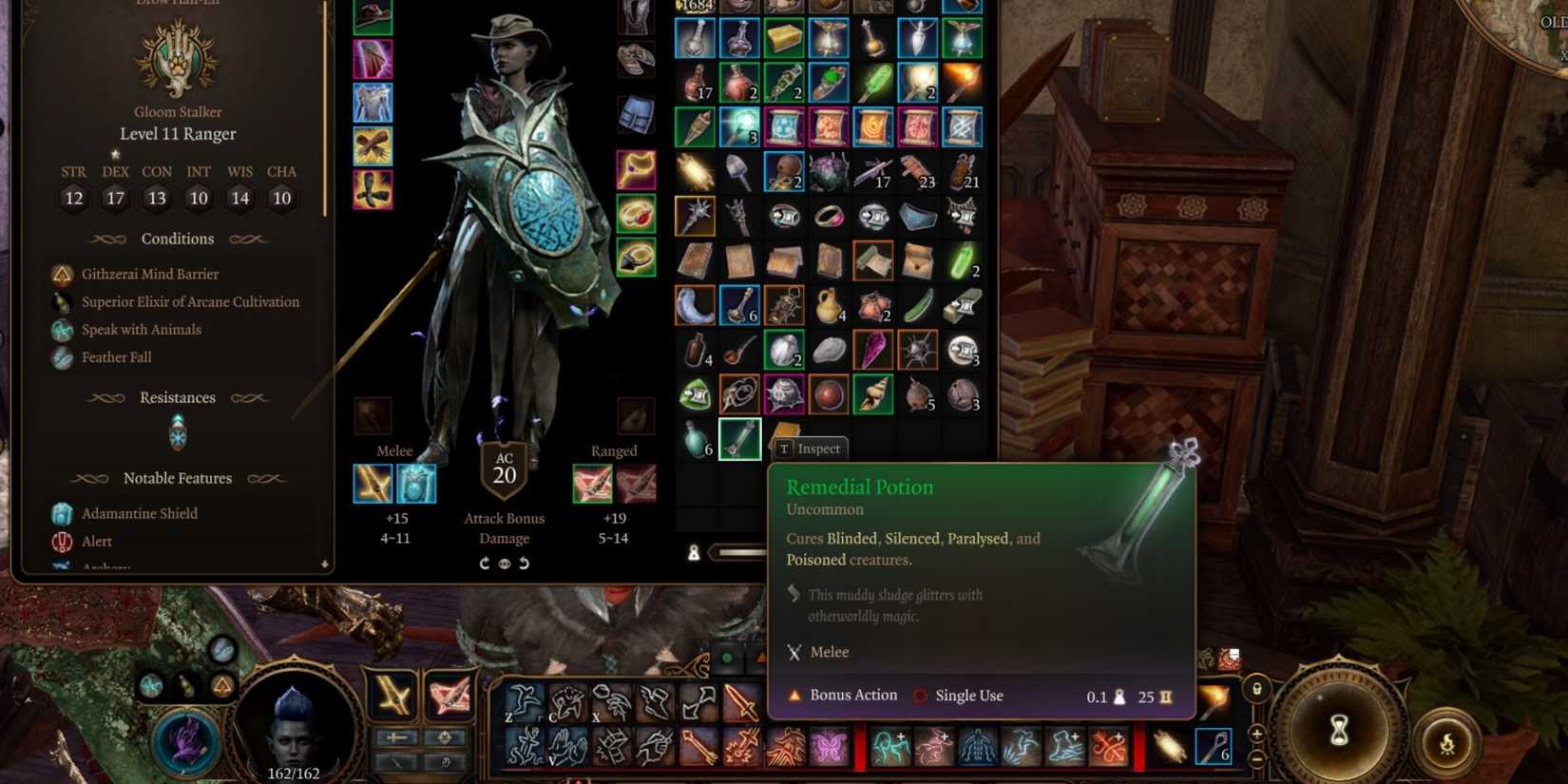Toggle the eye visibility icon below the character model

tap(504, 563)
